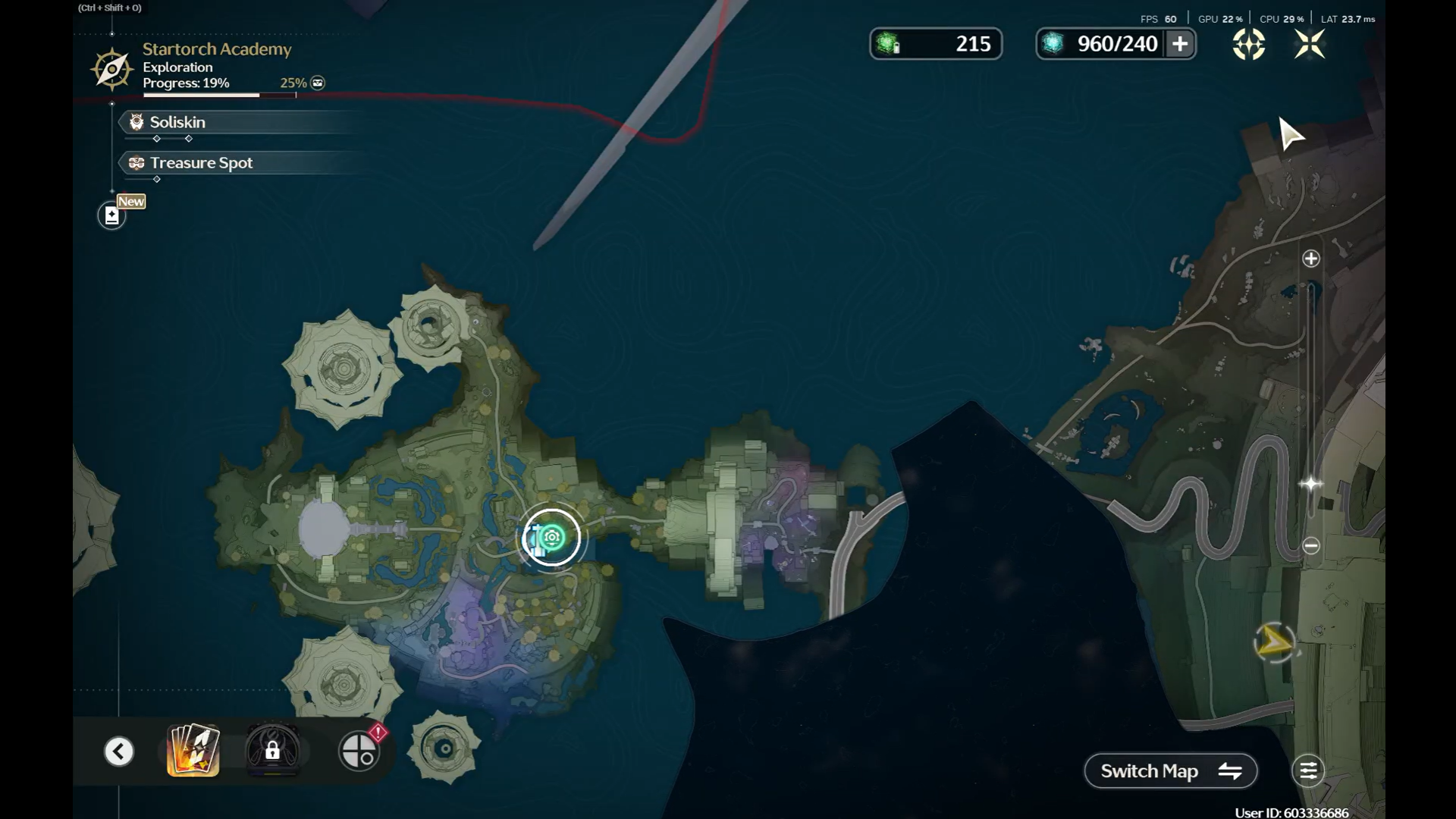Open the four-diamond marker icon near Waveplates
The width and height of the screenshot is (1456, 819).
[1248, 45]
